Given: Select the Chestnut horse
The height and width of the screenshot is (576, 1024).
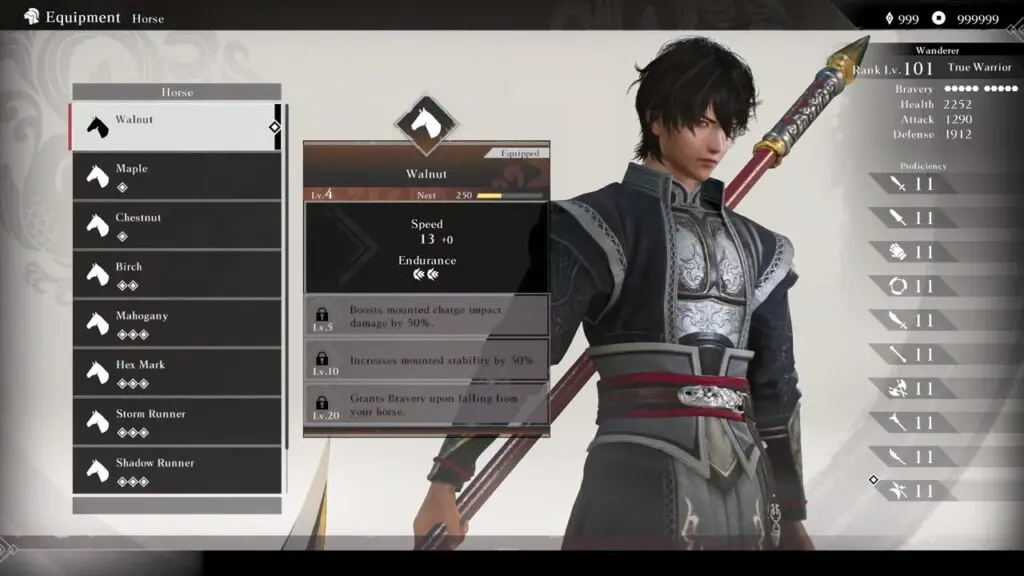Looking at the screenshot, I should [x=177, y=225].
